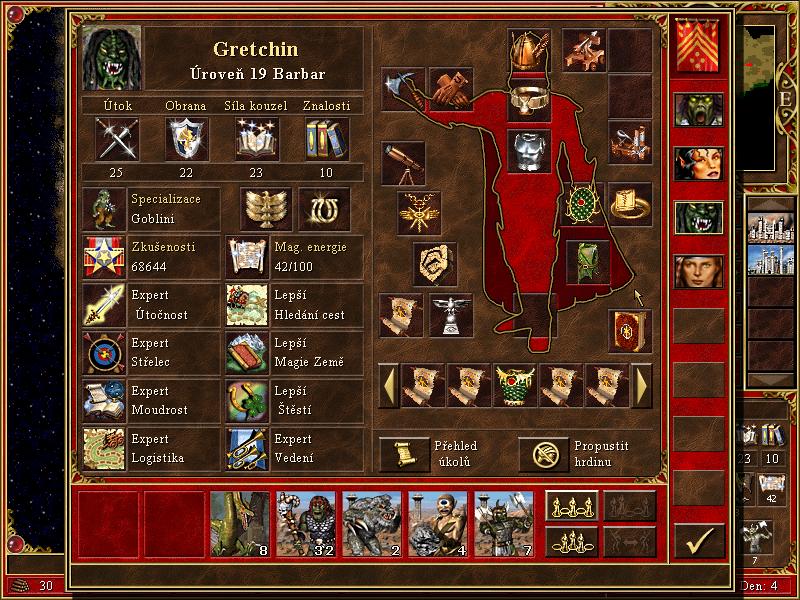Click Gretchin's hero portrait

point(112,57)
